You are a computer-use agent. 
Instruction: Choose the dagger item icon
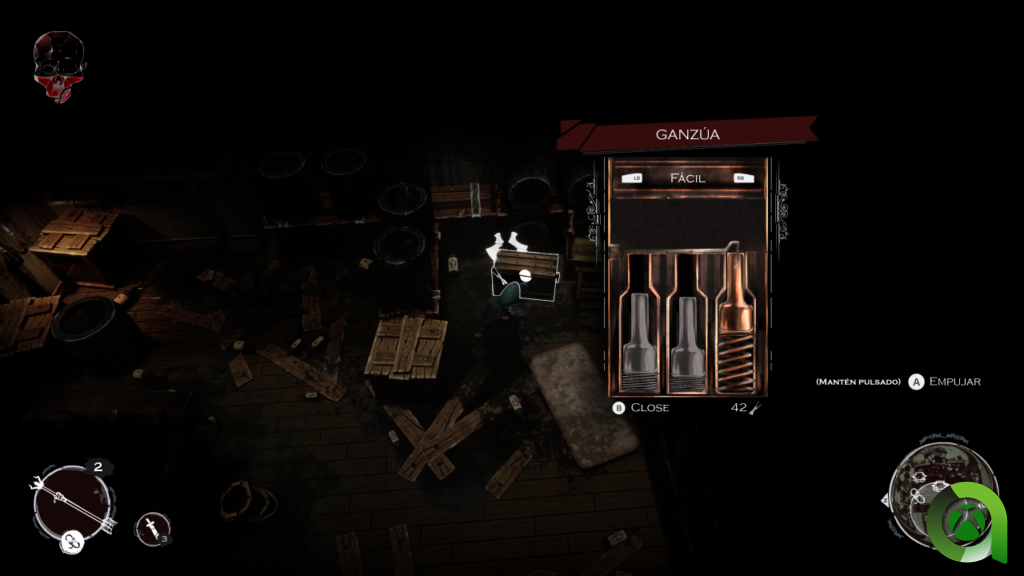150,526
